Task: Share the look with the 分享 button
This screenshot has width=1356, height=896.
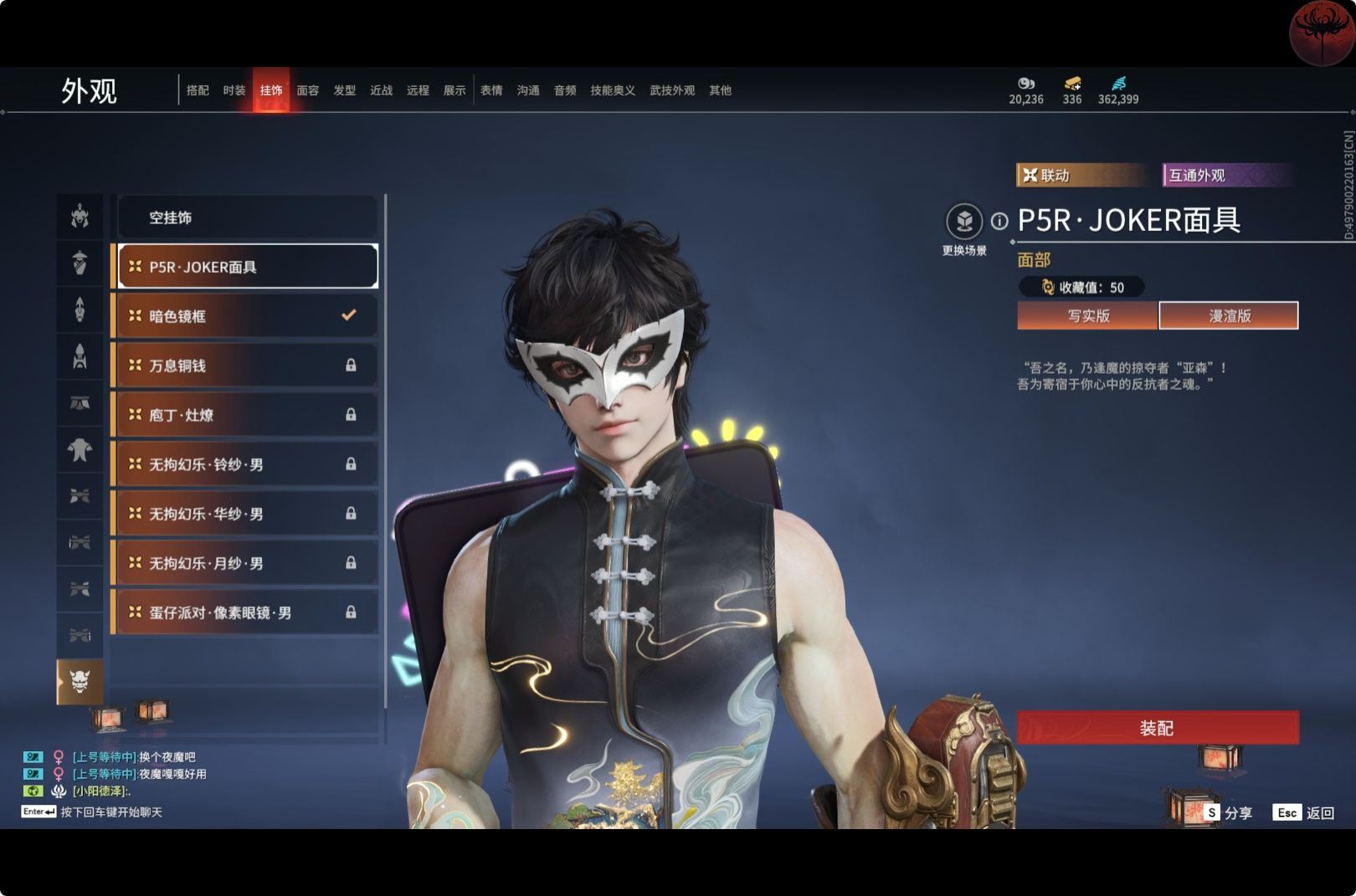Action: [1229, 812]
